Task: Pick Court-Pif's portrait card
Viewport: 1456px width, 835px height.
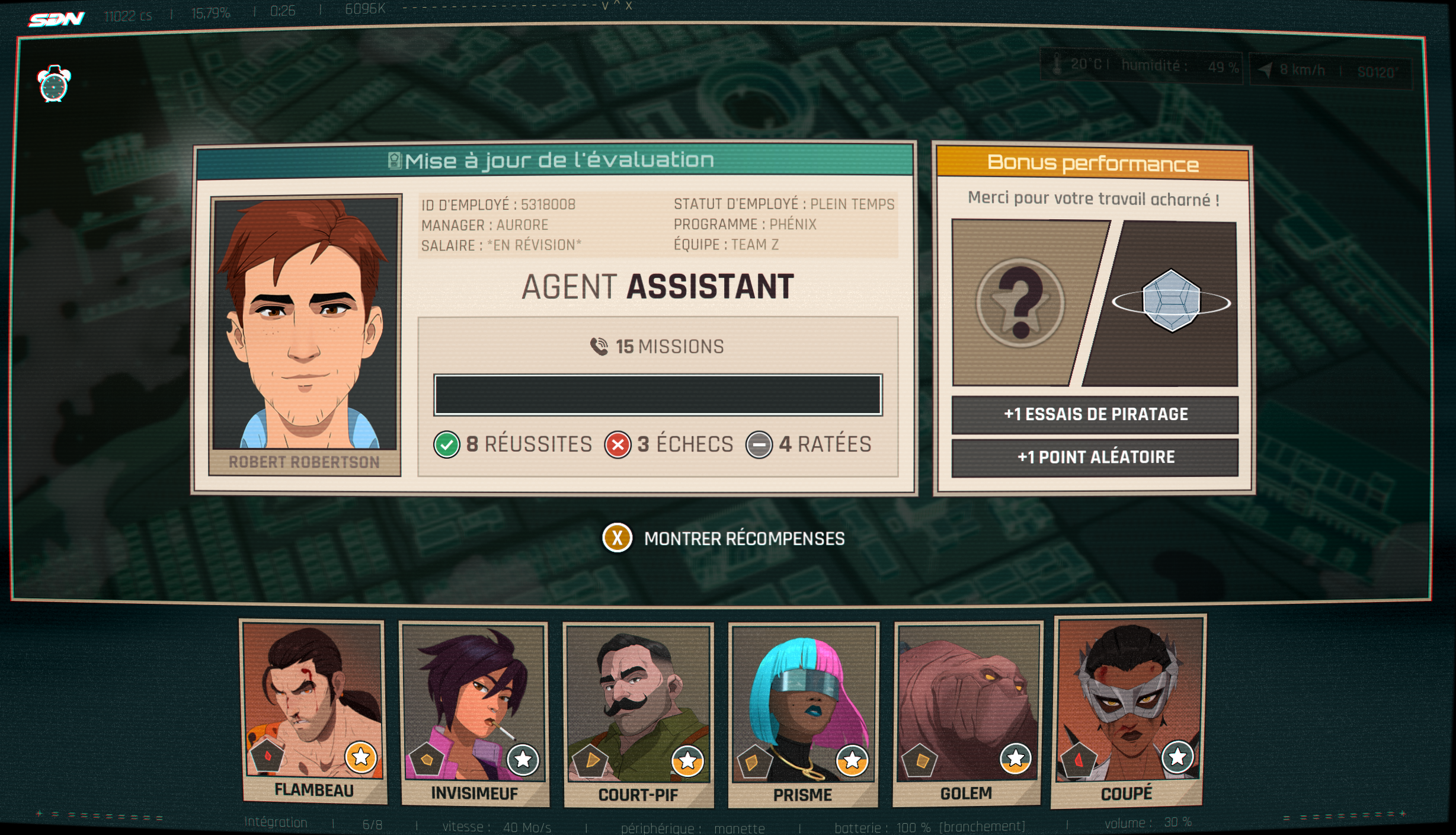Action: tap(638, 714)
